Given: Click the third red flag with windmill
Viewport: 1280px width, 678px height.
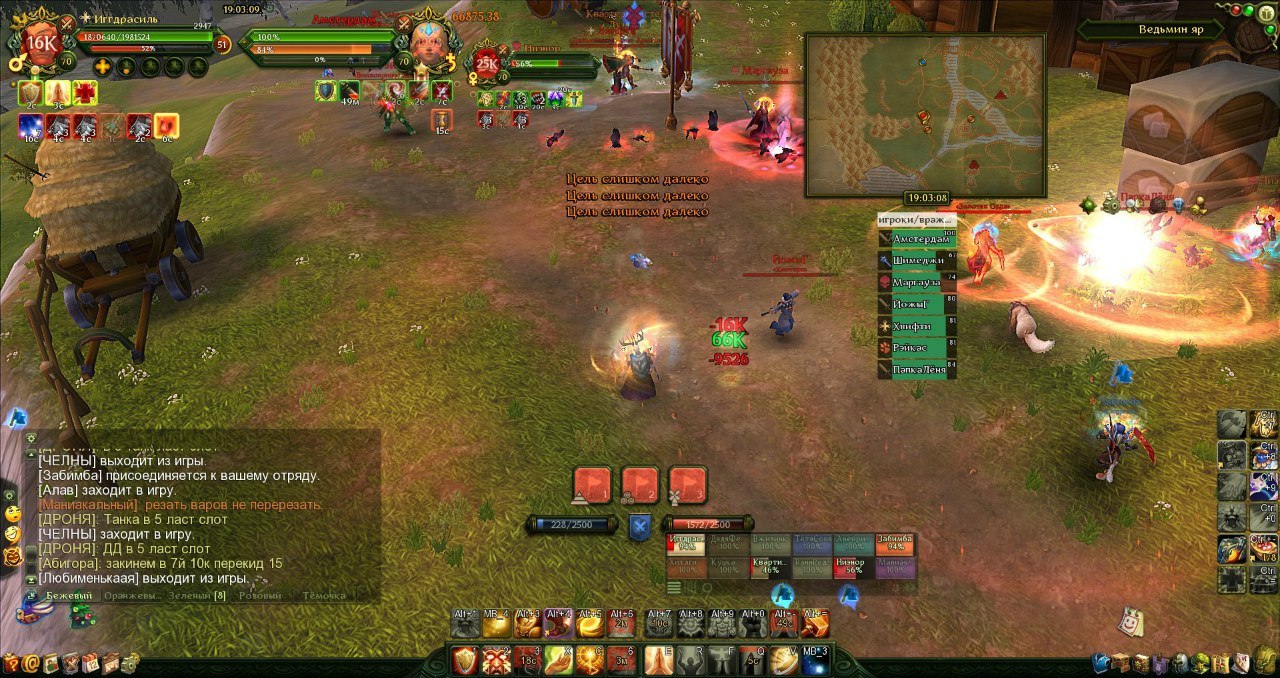Looking at the screenshot, I should click(x=688, y=485).
